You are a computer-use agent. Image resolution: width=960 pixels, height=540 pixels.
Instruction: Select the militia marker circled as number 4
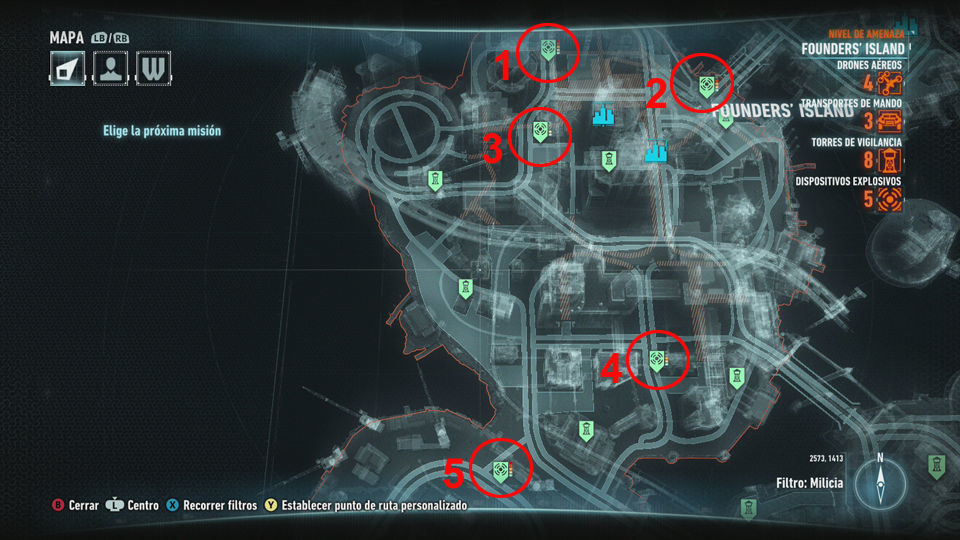657,360
